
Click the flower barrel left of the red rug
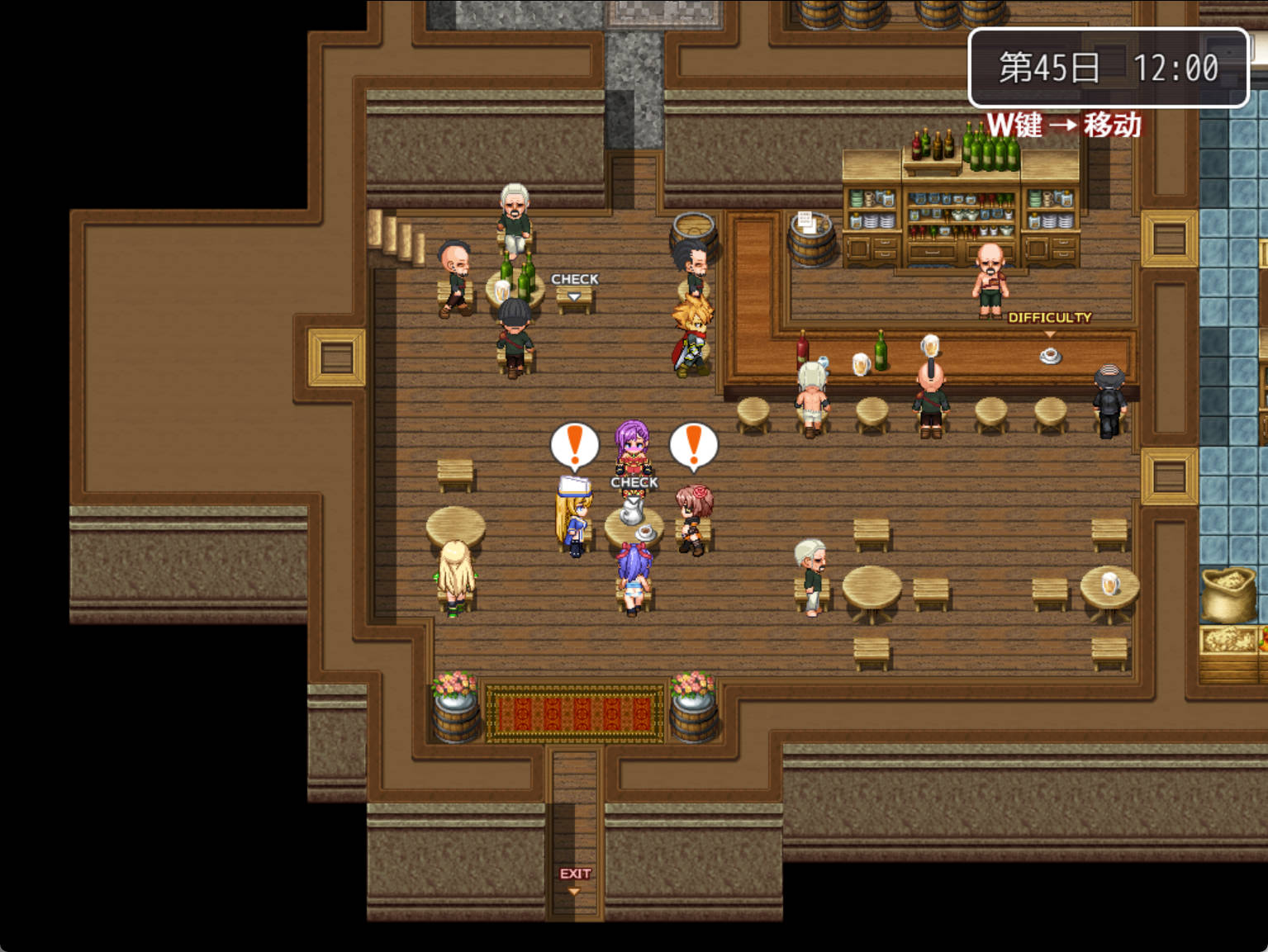pos(455,707)
